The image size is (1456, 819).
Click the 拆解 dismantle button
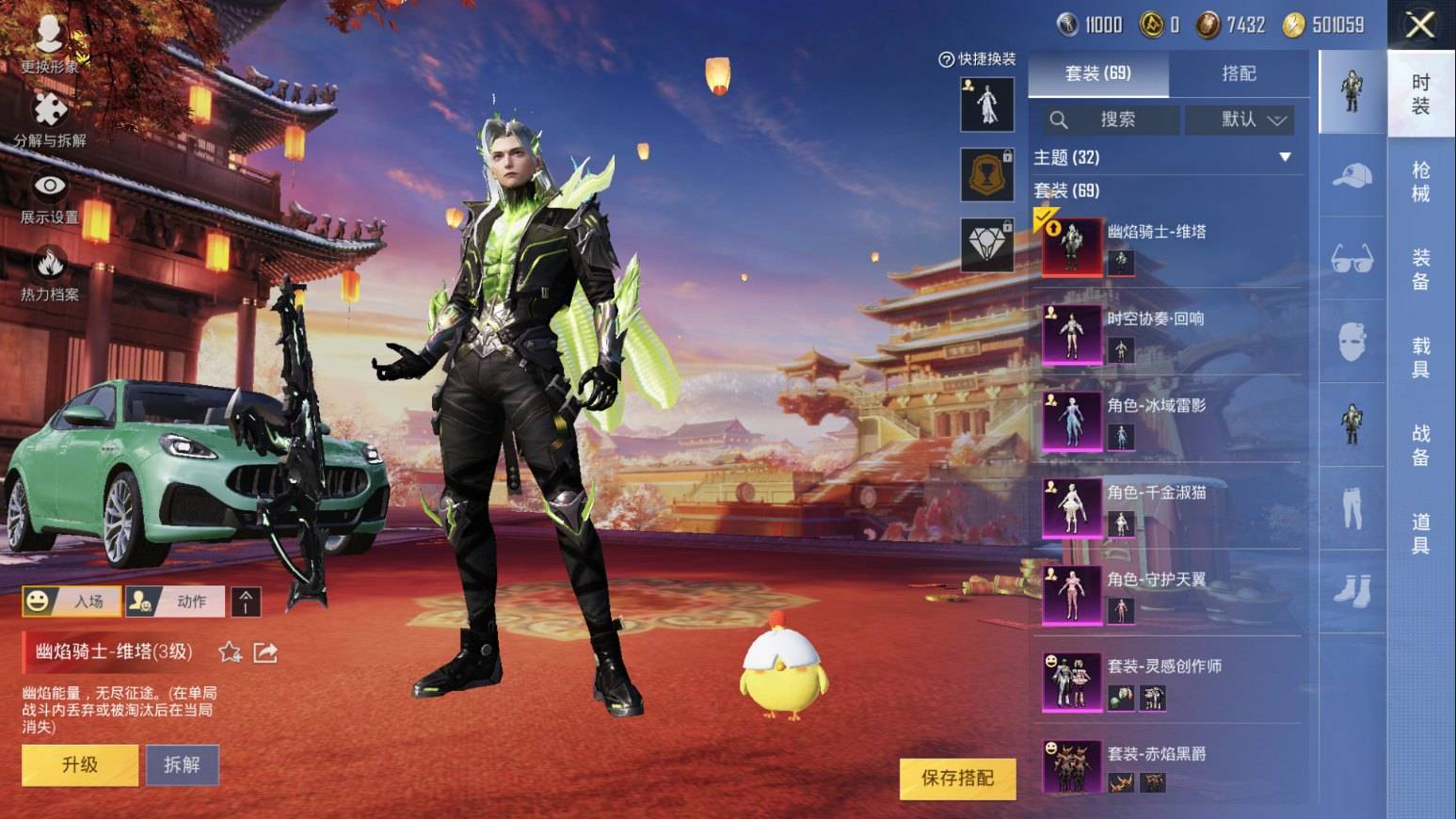(x=182, y=764)
